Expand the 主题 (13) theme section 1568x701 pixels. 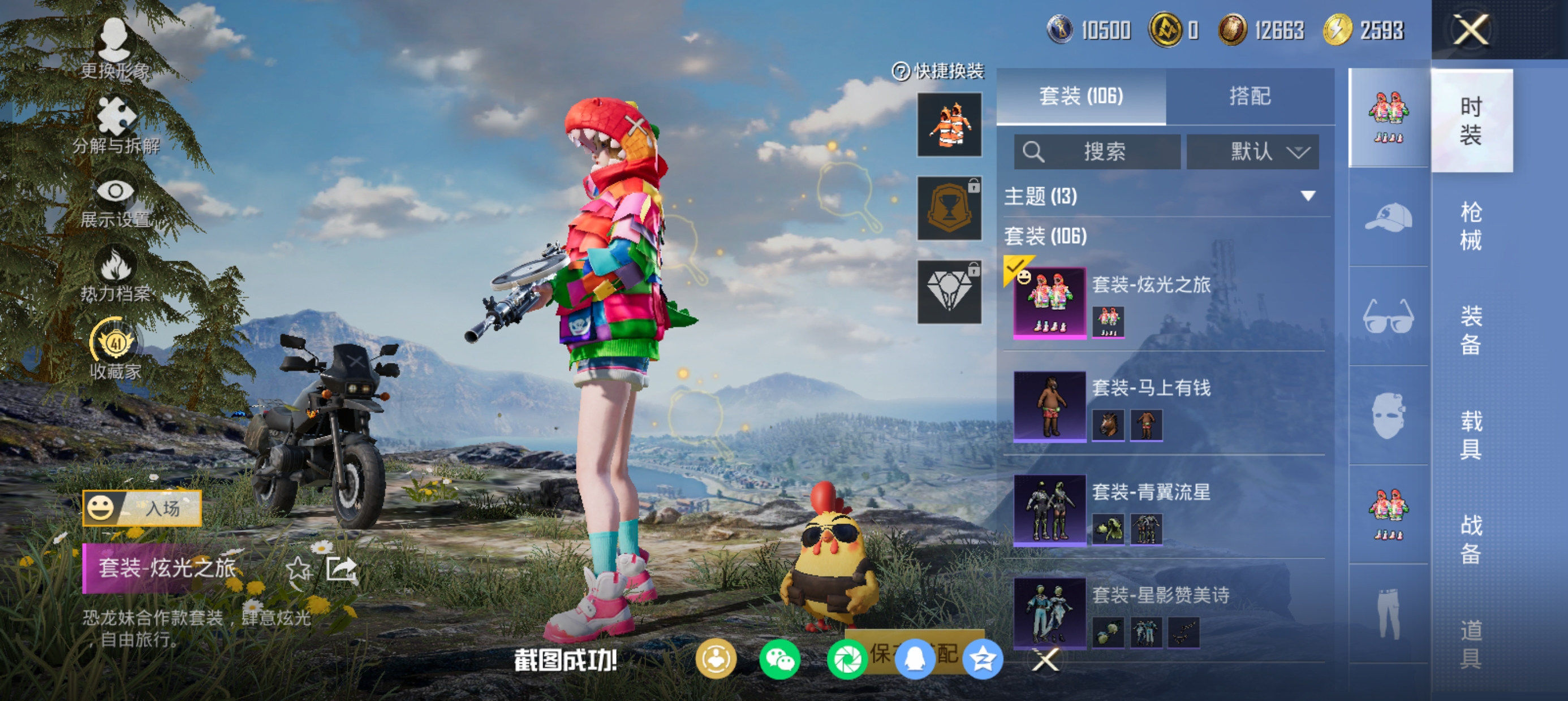1308,196
